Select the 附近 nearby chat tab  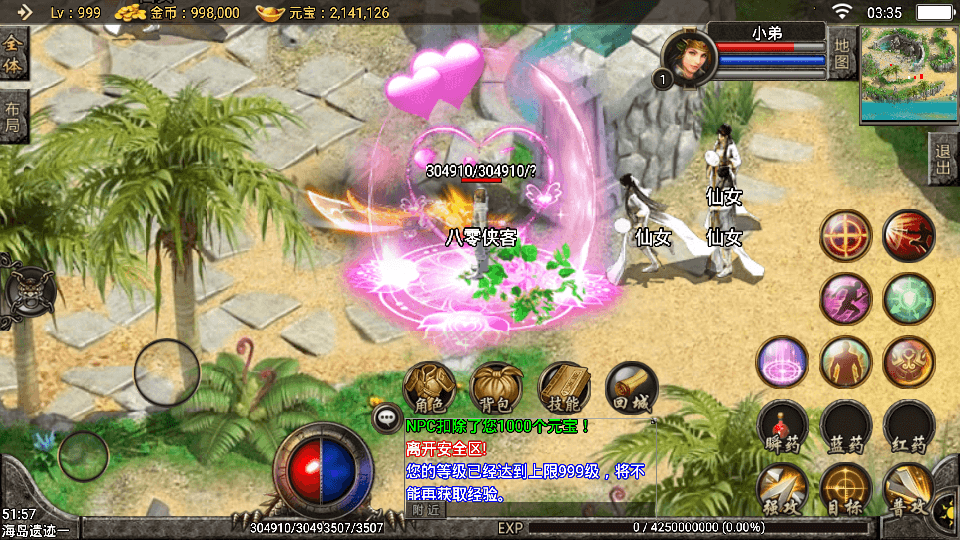[426, 510]
